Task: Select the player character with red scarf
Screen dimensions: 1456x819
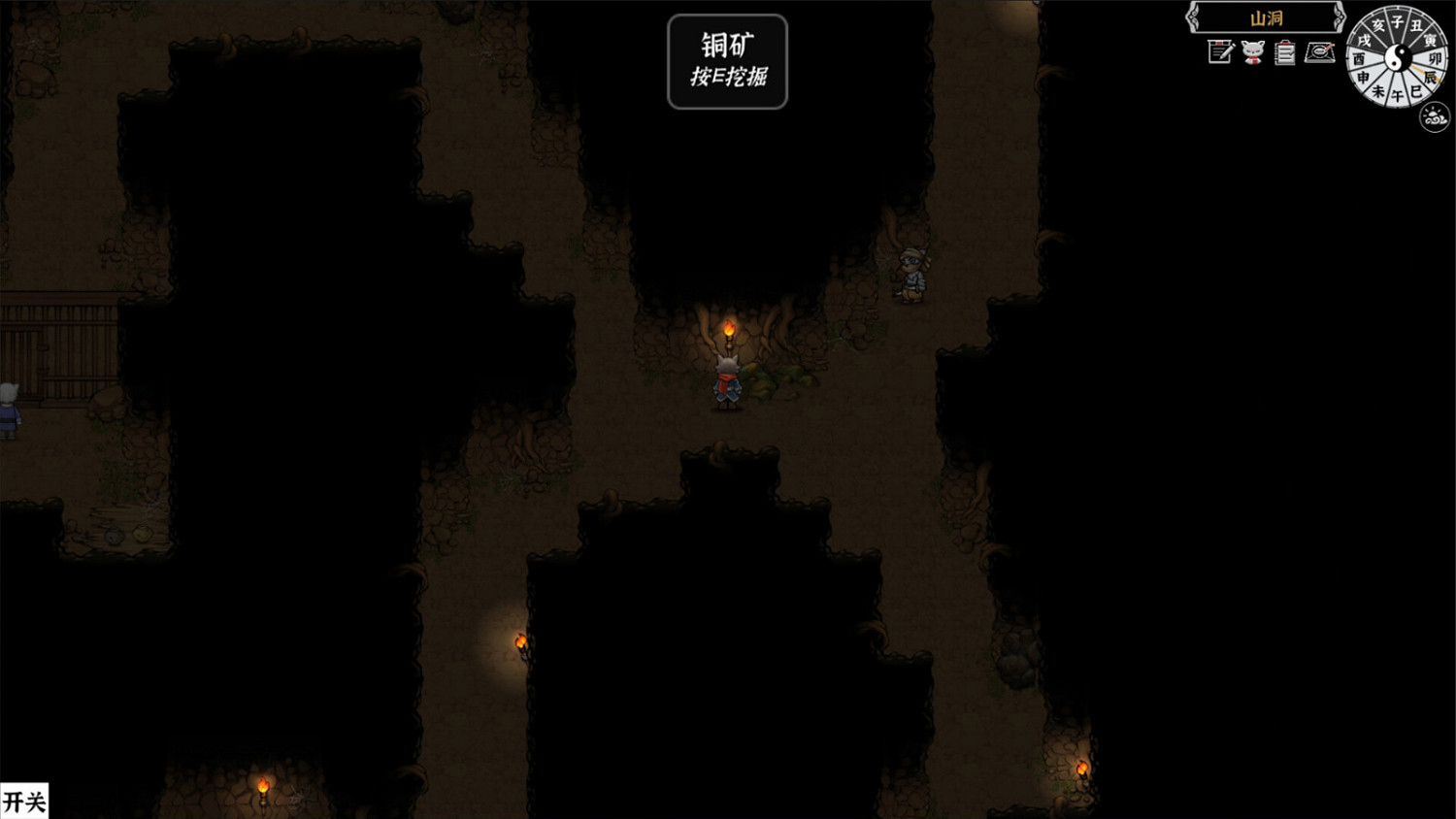Action: click(728, 383)
